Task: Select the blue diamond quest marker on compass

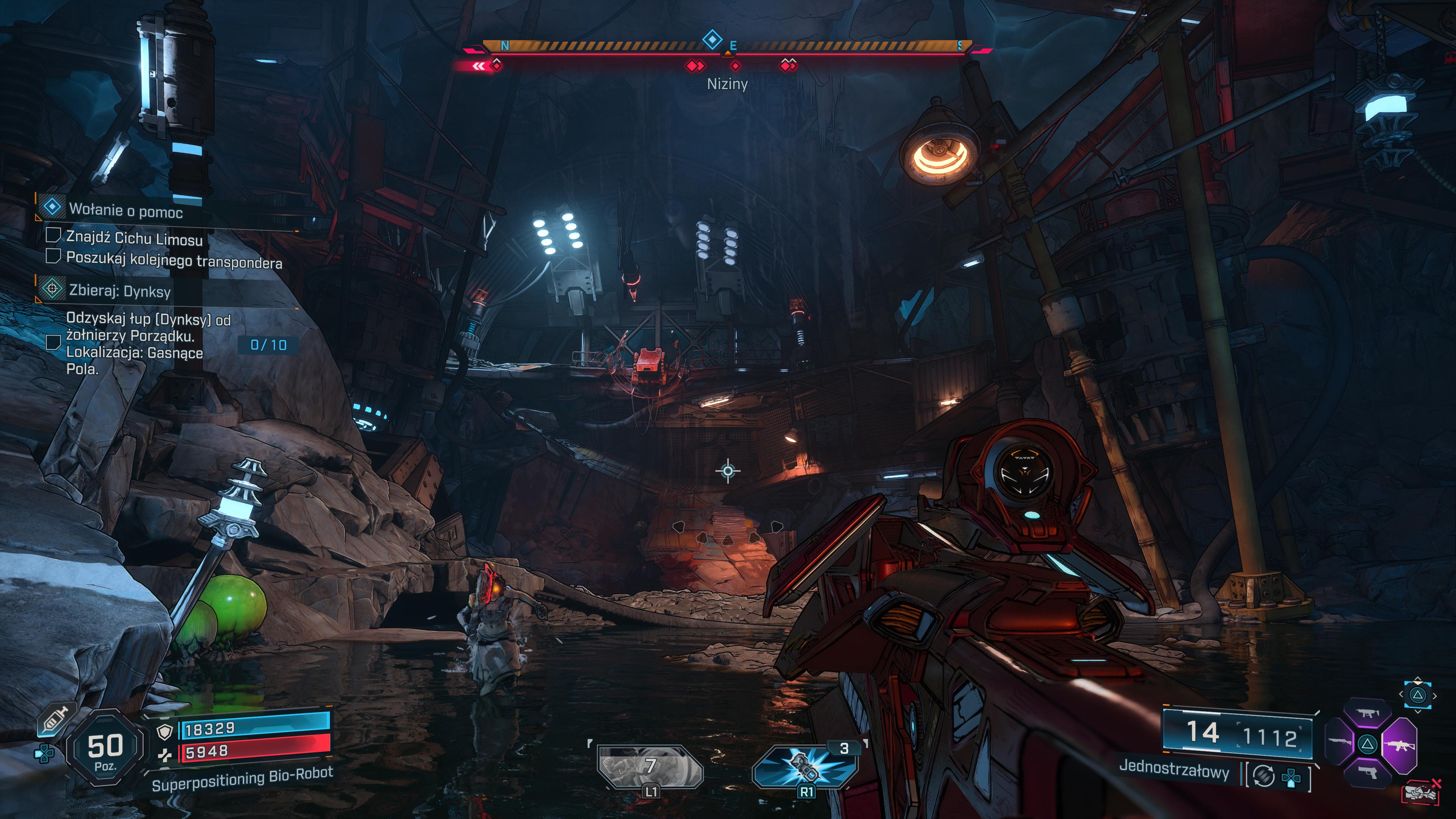Action: [x=712, y=39]
